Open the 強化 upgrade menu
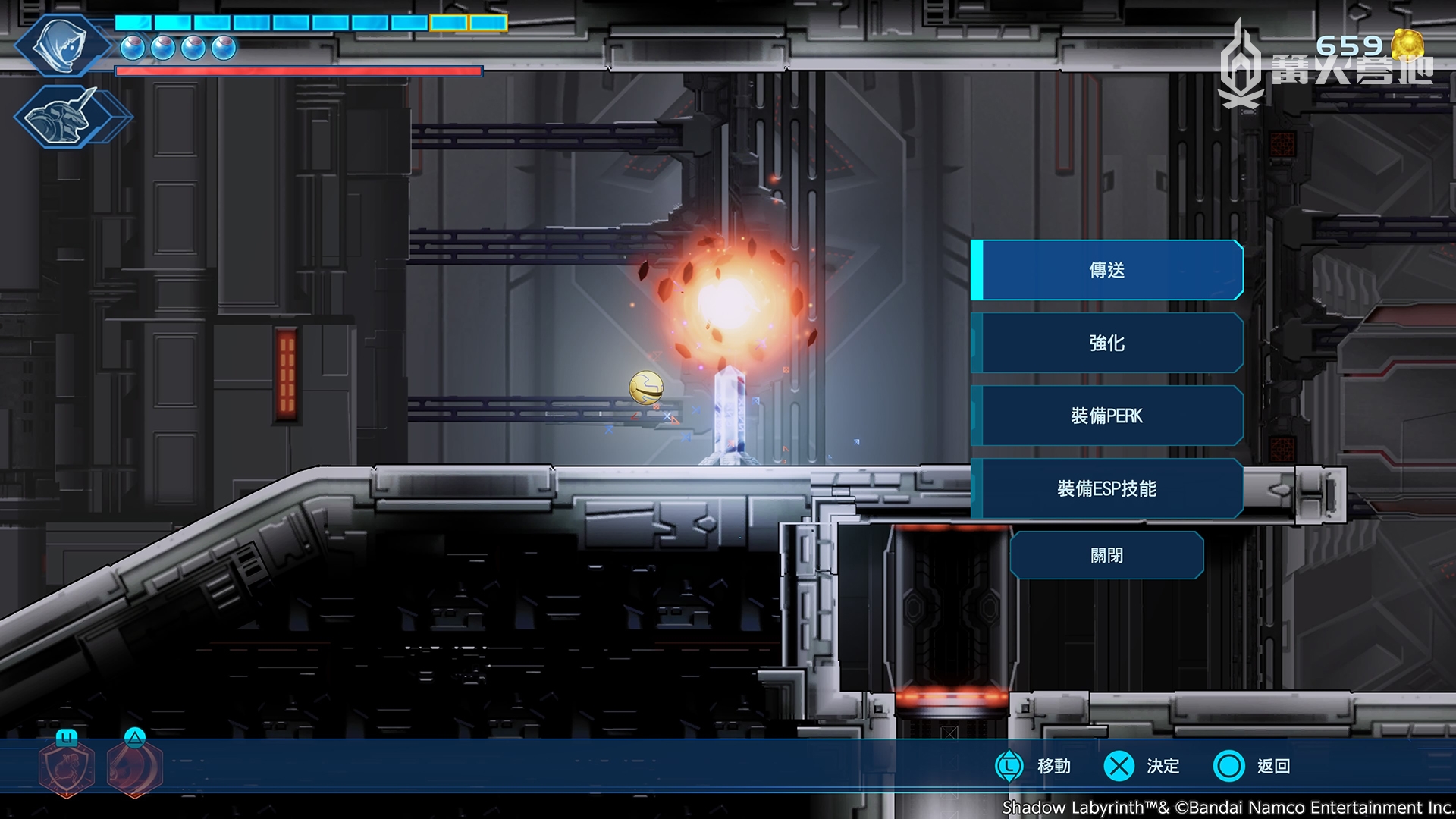1456x819 pixels. coord(1106,343)
